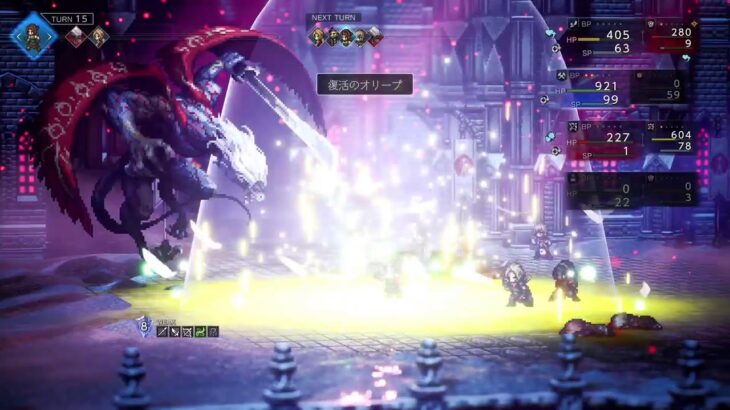Viewport: 730px width, 410px height.
Task: Click the red dragon icon beside the turn counter
Action: [75, 38]
